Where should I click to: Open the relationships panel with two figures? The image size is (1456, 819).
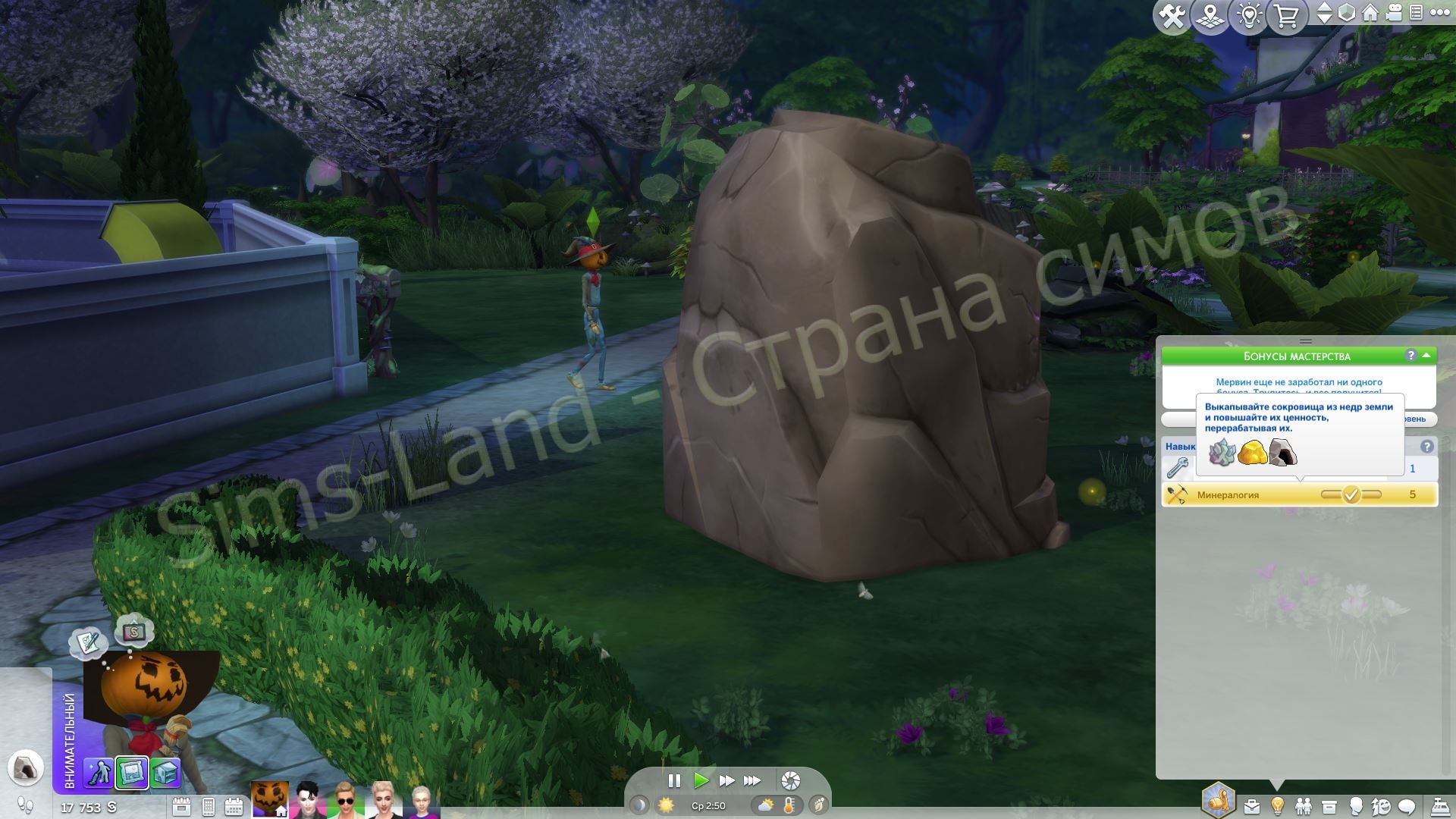(x=1304, y=805)
